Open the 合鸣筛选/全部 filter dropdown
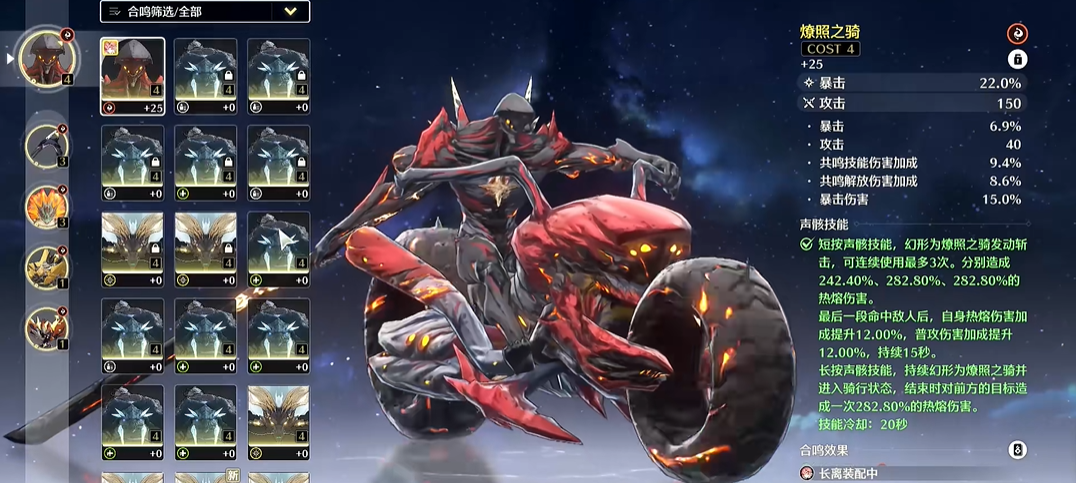The image size is (1076, 483). (x=204, y=12)
